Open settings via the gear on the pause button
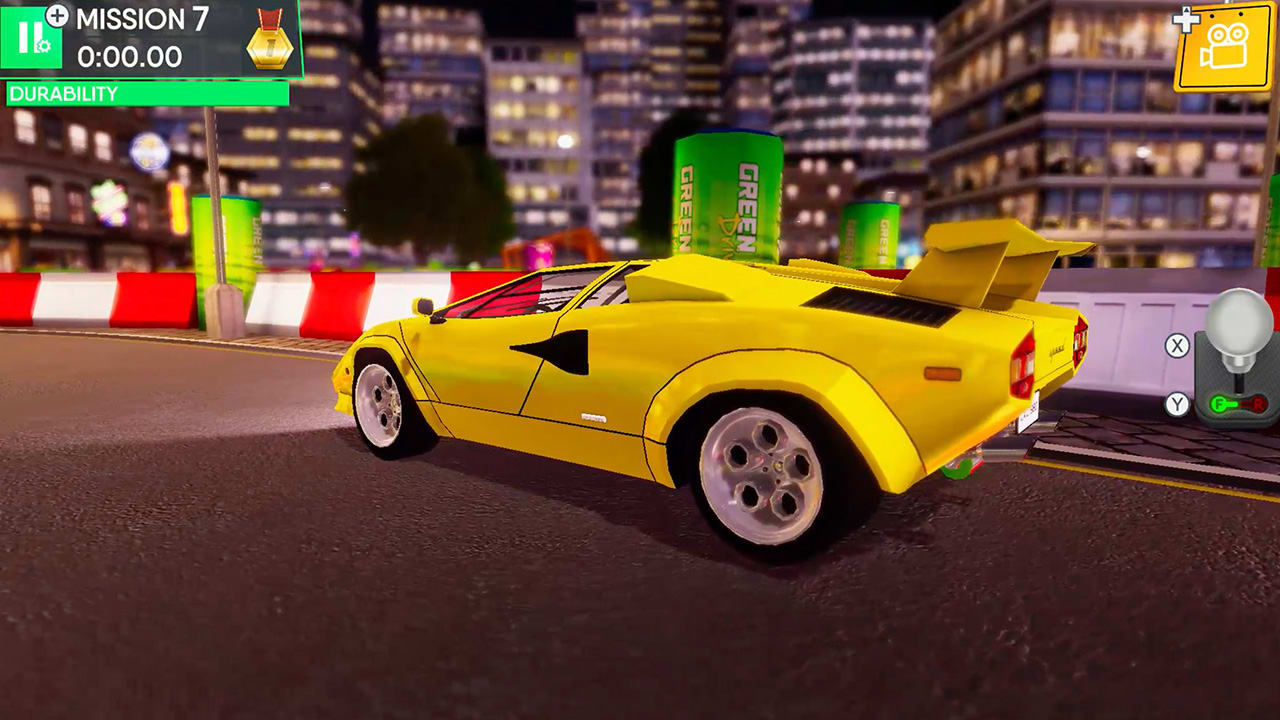Viewport: 1280px width, 720px height. (x=44, y=47)
